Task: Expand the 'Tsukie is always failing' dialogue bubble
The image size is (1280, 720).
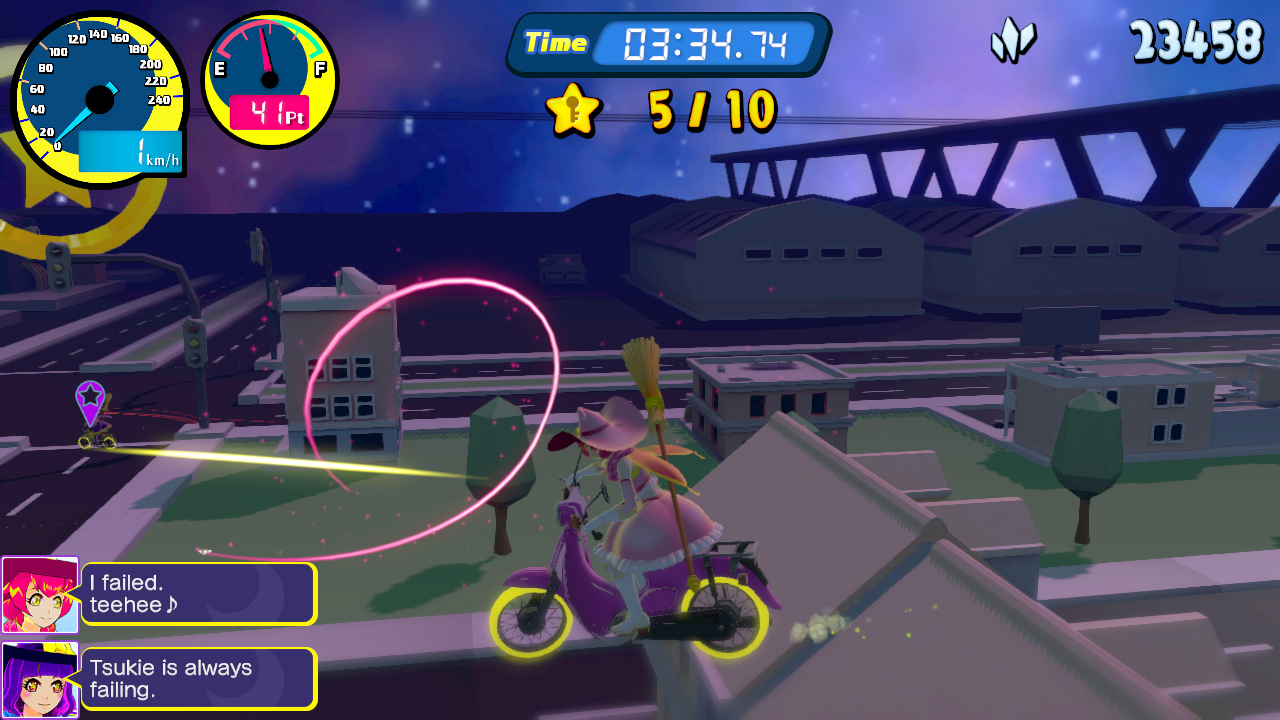Action: pos(200,677)
